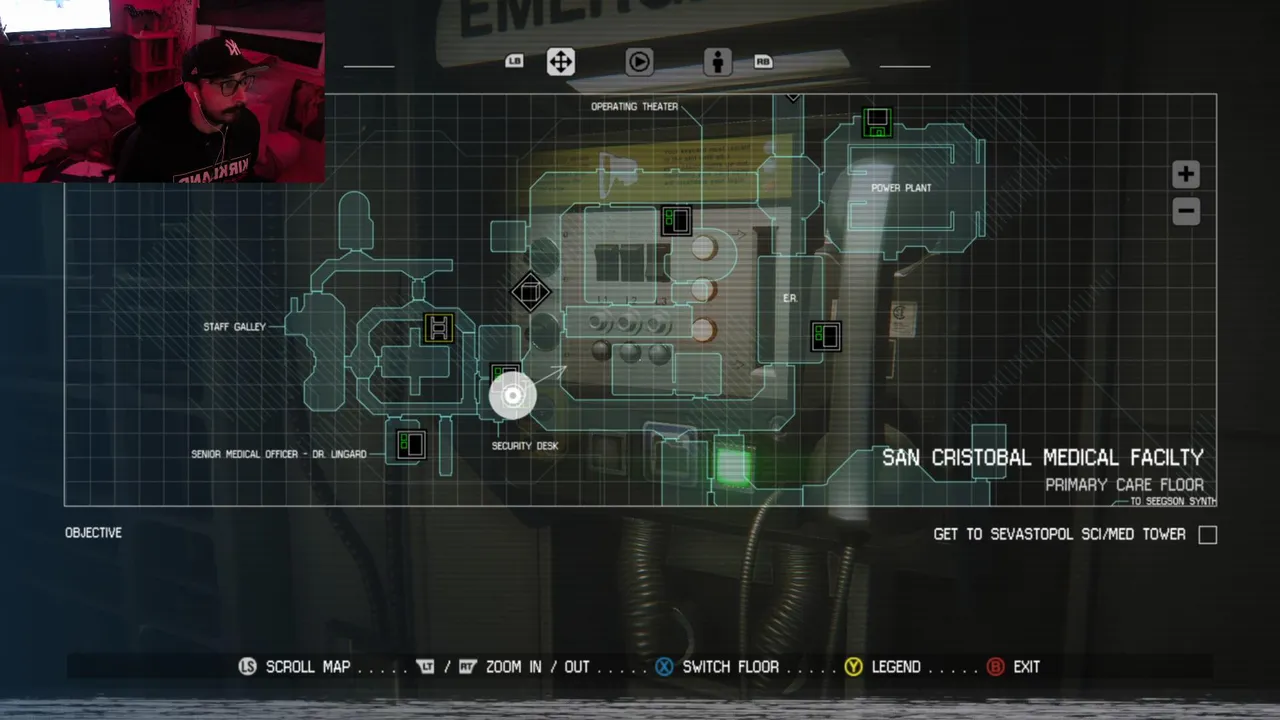
Task: Select the white player position marker
Action: coord(512,396)
